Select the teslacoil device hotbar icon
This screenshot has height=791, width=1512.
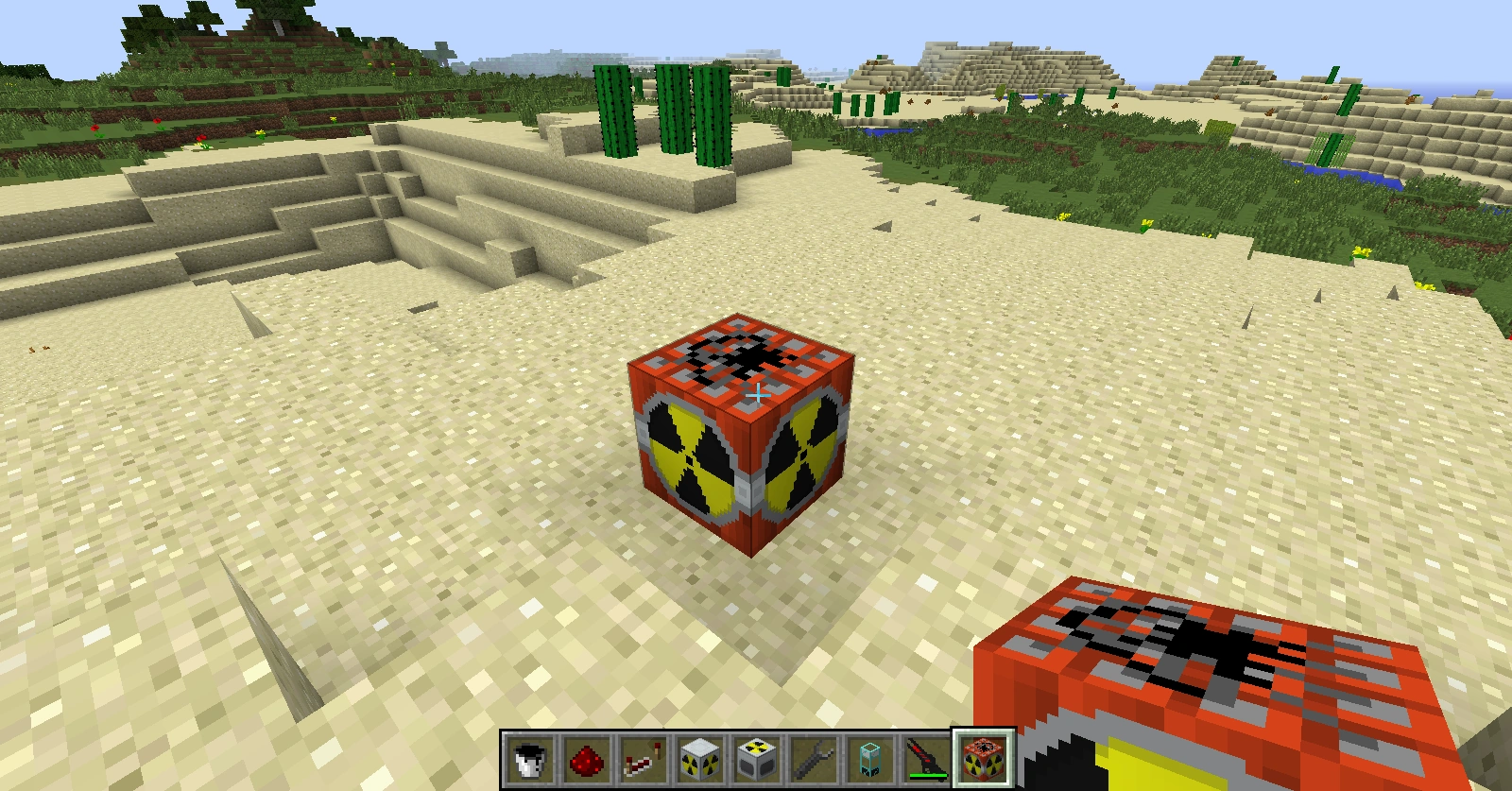[868, 759]
